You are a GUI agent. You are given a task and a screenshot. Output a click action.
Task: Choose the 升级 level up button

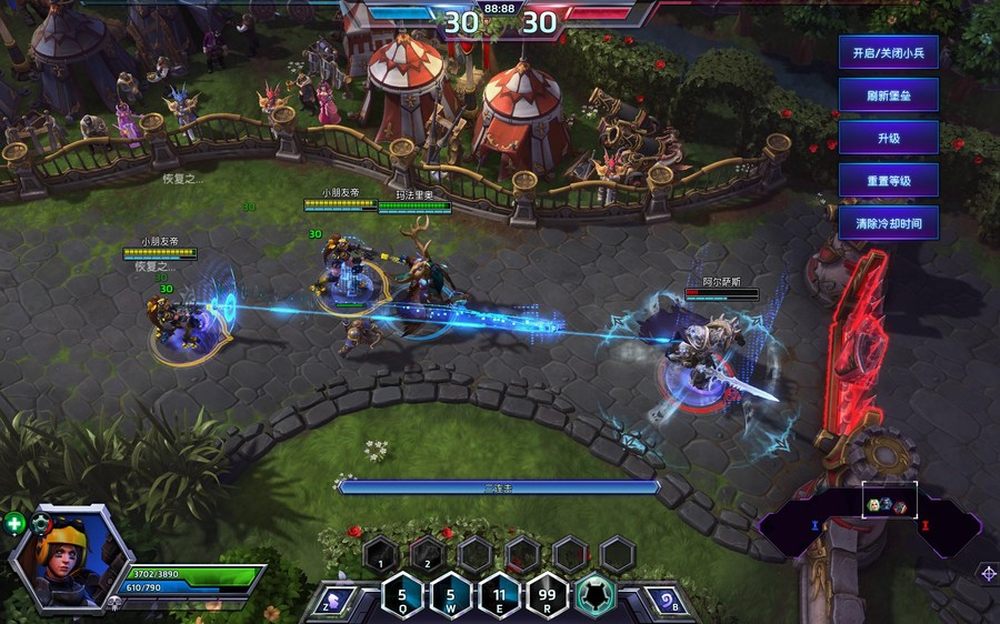click(888, 138)
